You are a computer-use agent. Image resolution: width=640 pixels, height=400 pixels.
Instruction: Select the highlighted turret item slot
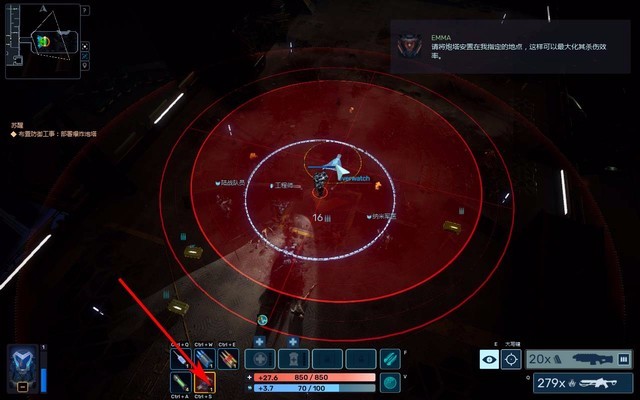click(x=204, y=382)
